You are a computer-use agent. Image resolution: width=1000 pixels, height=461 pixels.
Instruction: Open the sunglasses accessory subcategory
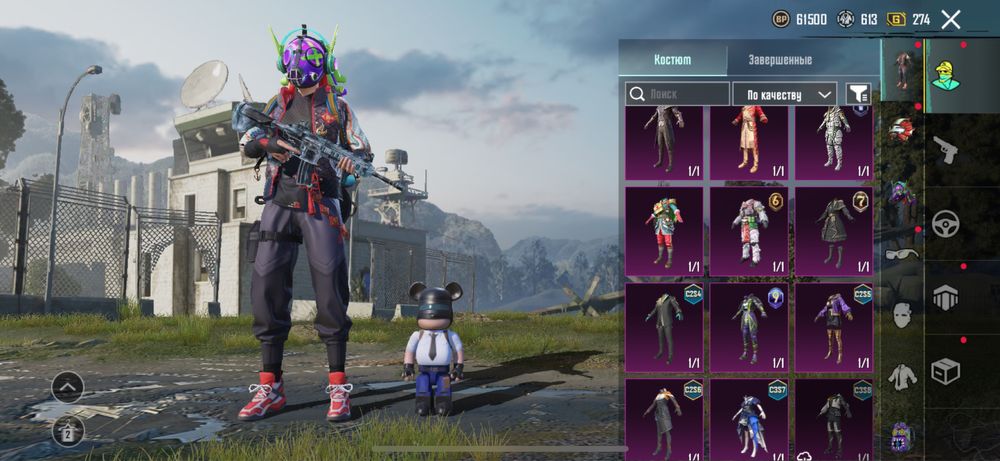902,254
